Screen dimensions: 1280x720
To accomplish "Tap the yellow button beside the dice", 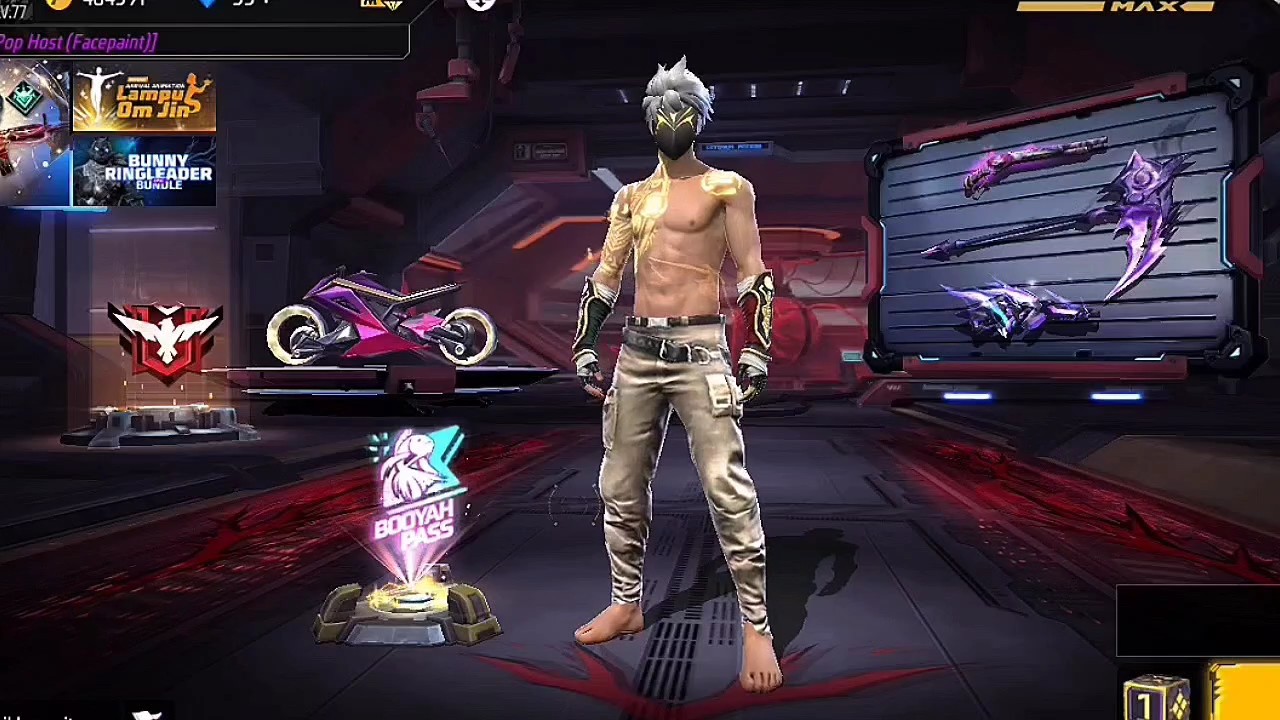I will [1245, 692].
